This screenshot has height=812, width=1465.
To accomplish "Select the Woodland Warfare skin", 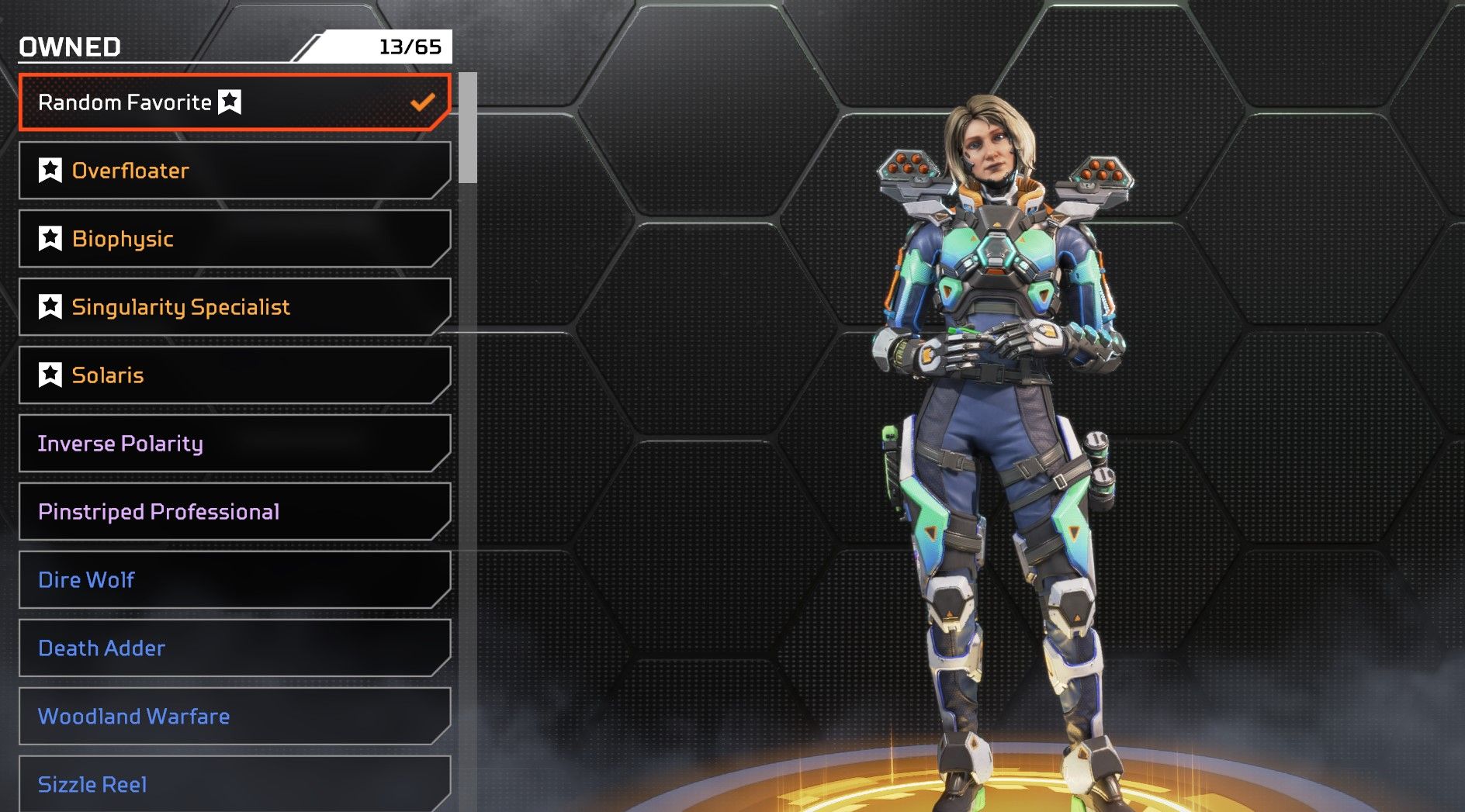I will (x=233, y=717).
